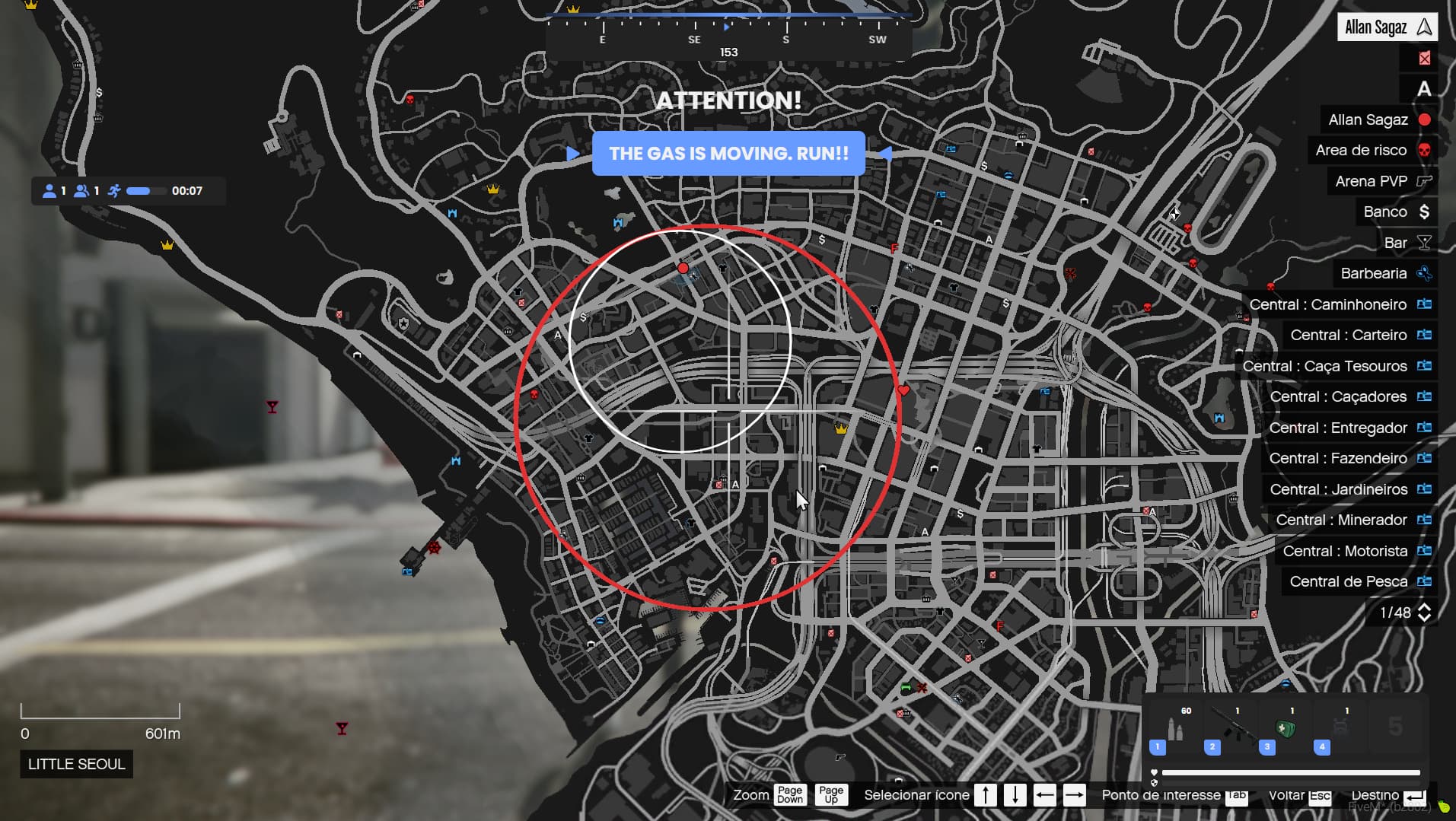Image resolution: width=1456 pixels, height=821 pixels.
Task: Click the compass arrow beside Allan Sagaz
Action: pyautogui.click(x=1423, y=27)
